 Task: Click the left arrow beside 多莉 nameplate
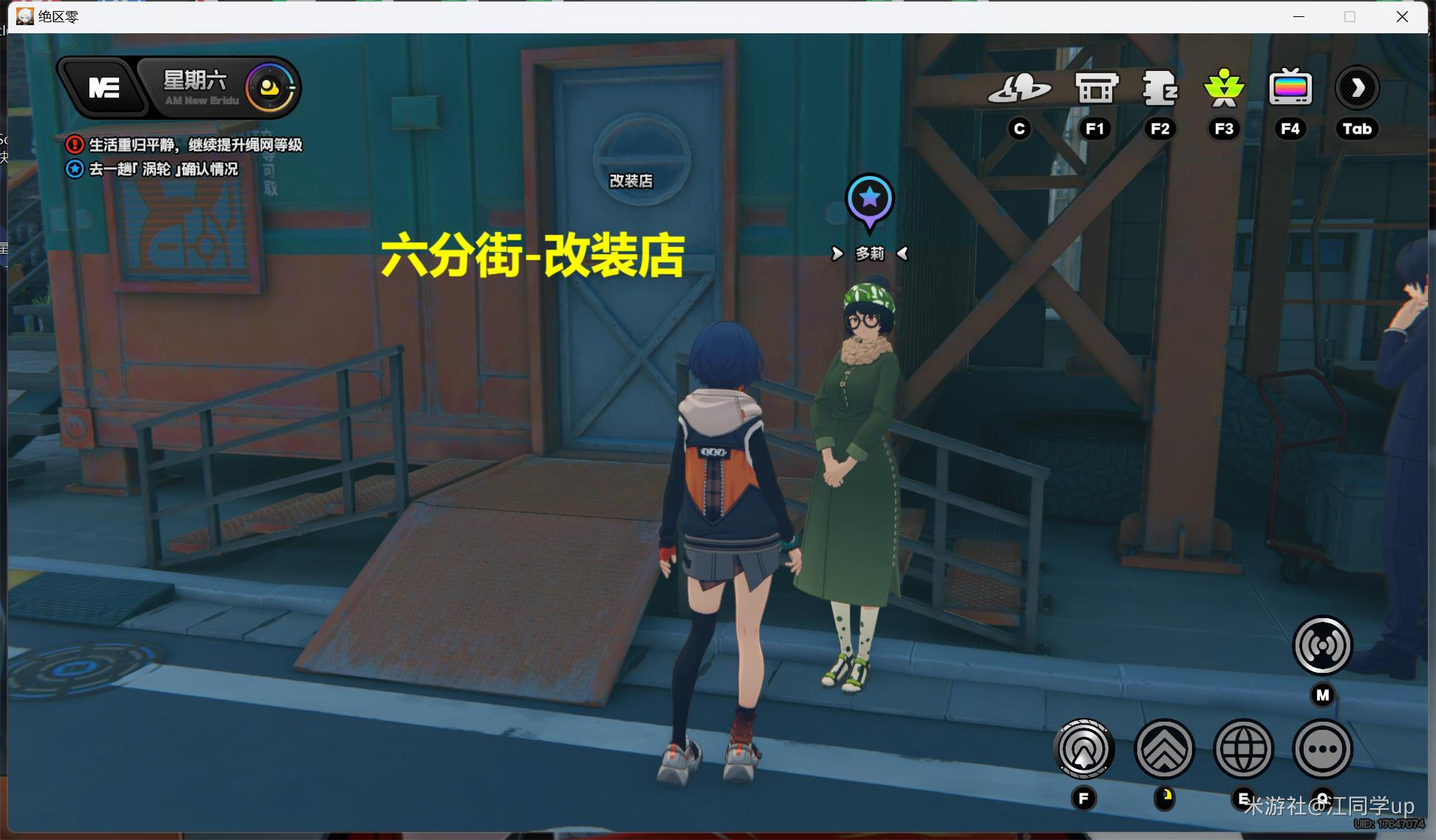pyautogui.click(x=839, y=254)
